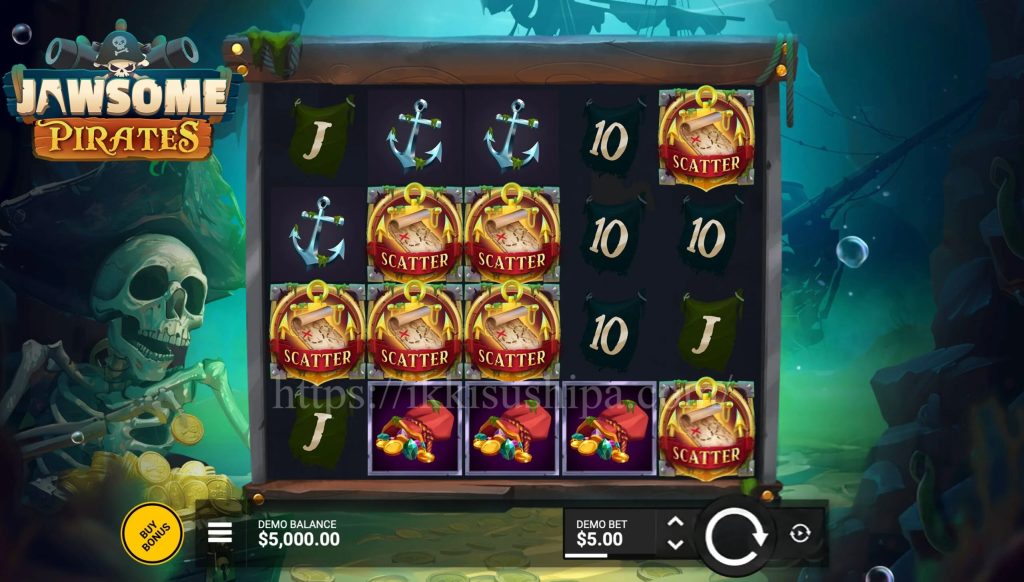This screenshot has width=1024, height=582.
Task: Spin the reels with the big spin button
Action: click(x=736, y=535)
